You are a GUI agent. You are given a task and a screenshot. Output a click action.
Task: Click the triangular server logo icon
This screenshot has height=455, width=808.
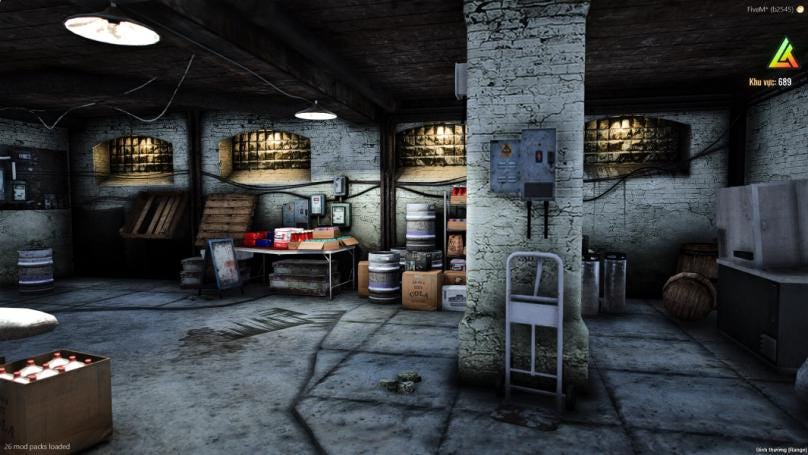click(x=783, y=53)
